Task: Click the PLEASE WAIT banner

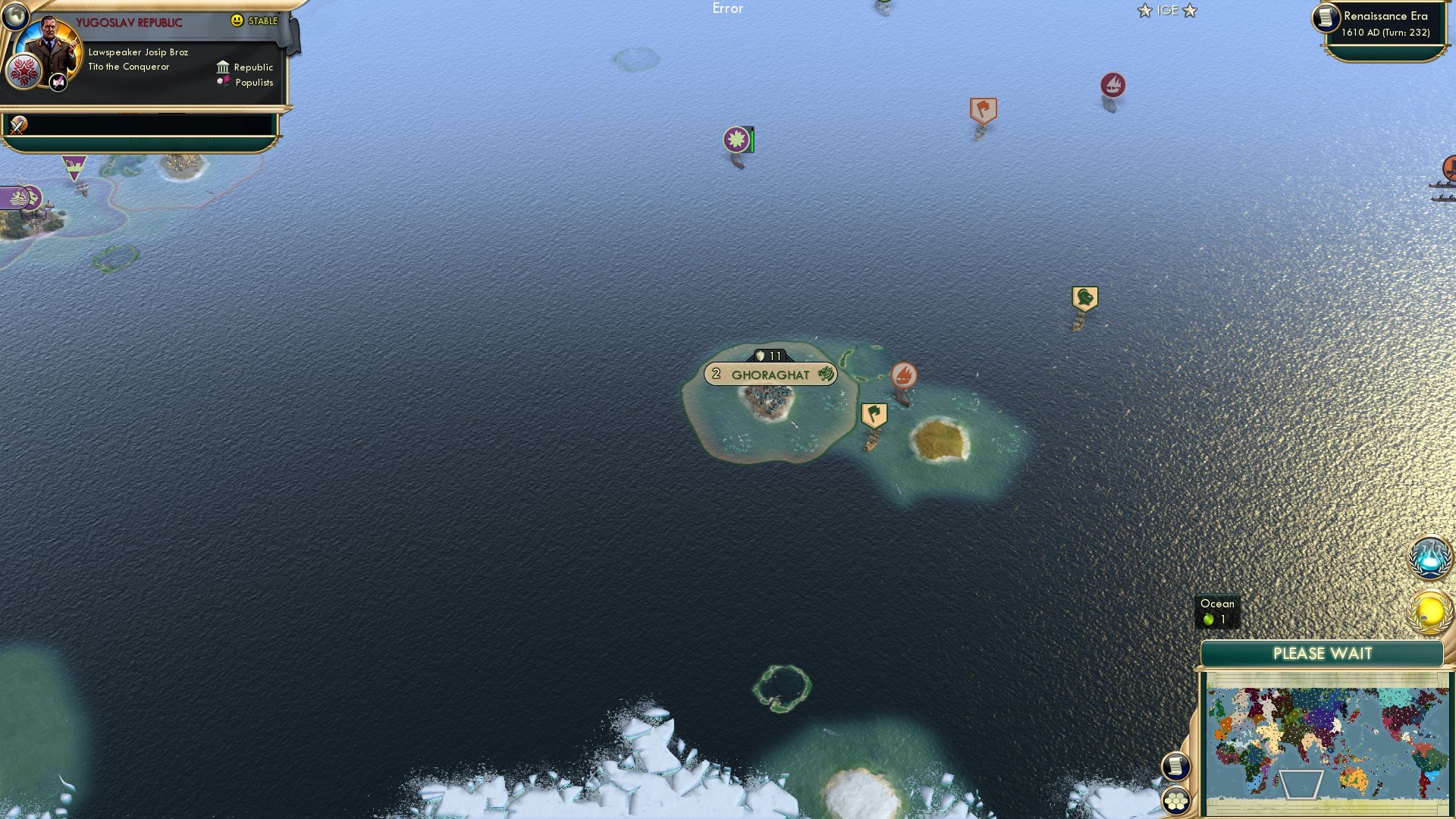Action: click(x=1324, y=653)
